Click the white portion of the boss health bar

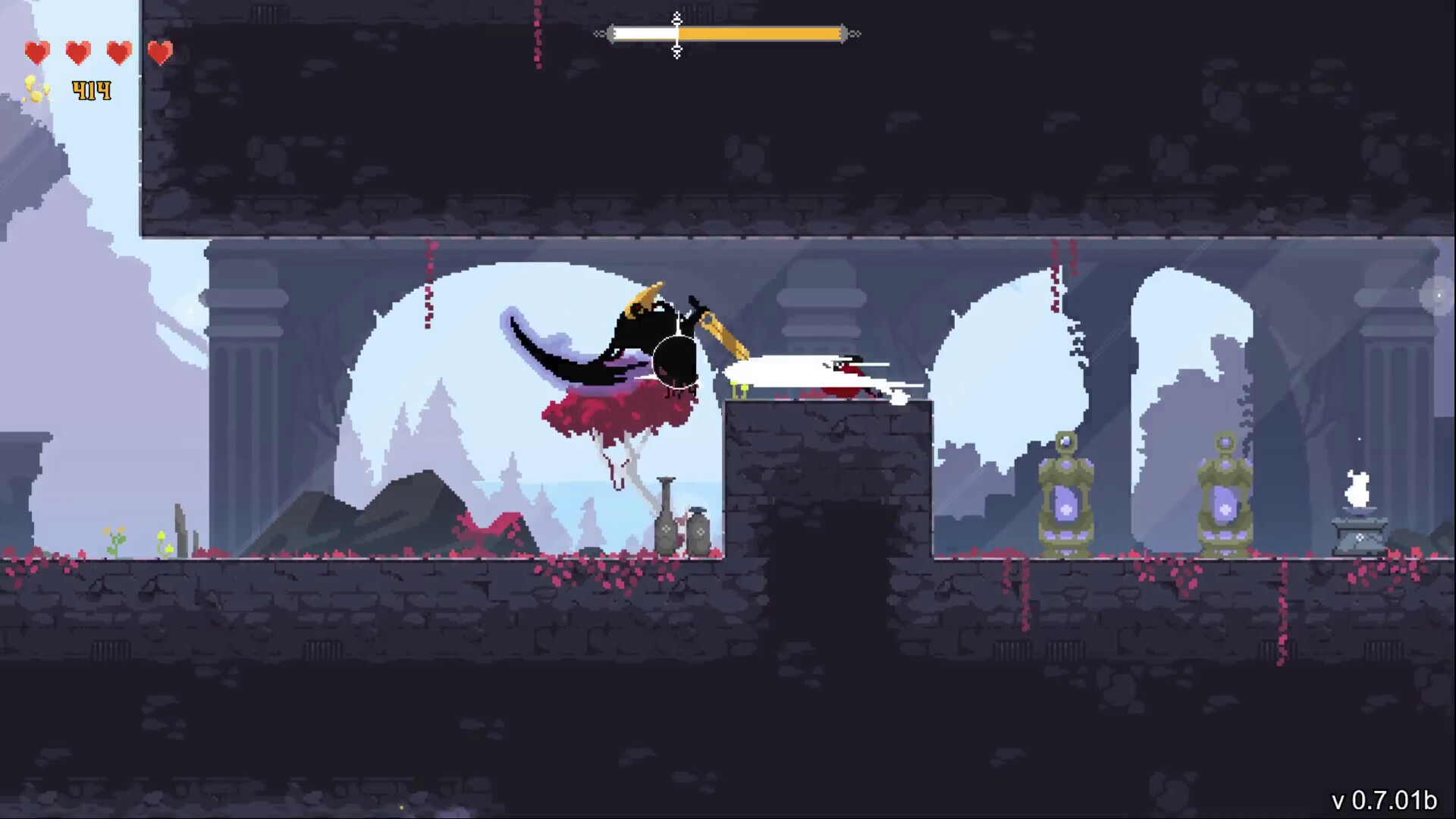click(x=645, y=33)
